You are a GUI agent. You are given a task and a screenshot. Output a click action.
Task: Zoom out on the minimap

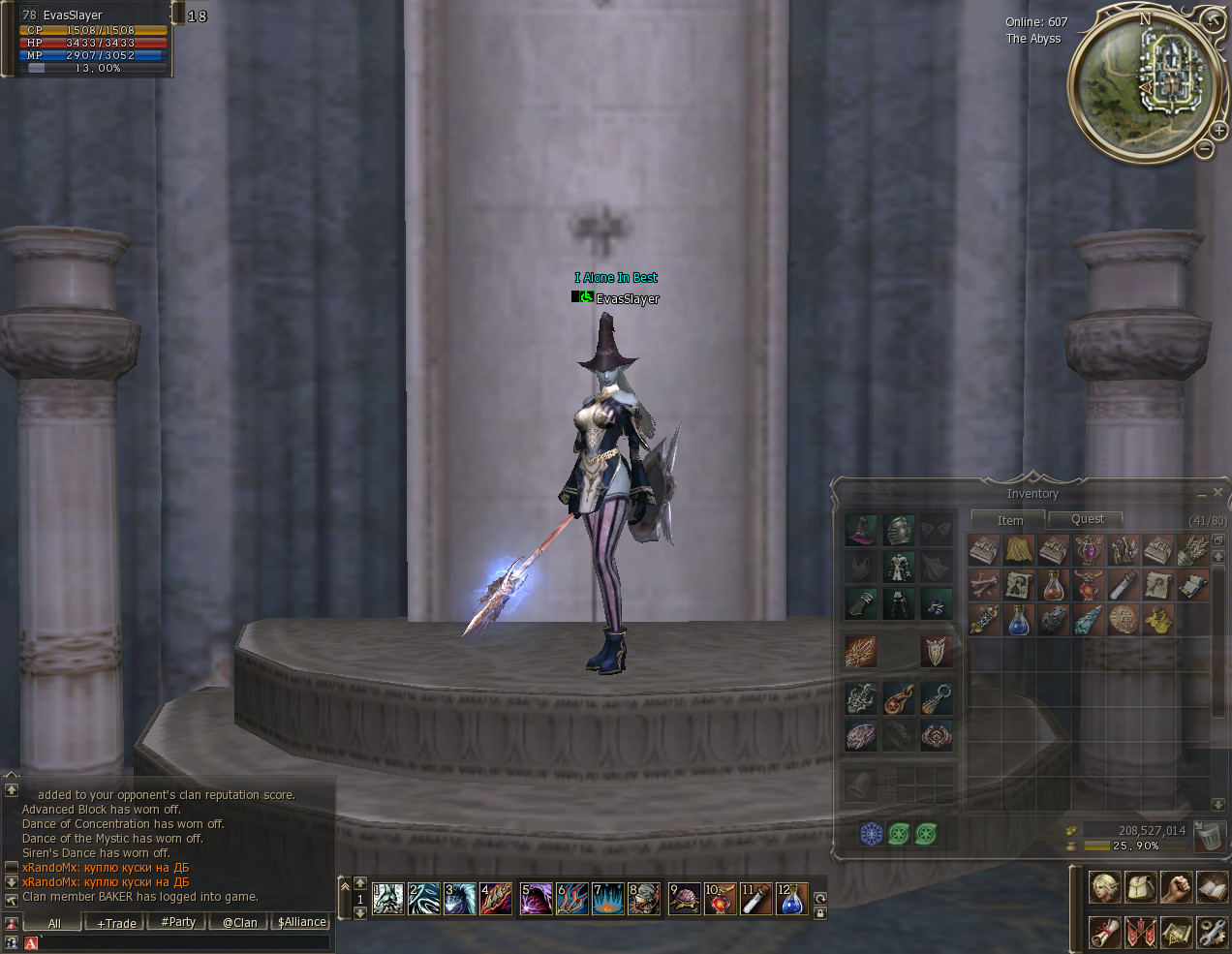point(1204,149)
